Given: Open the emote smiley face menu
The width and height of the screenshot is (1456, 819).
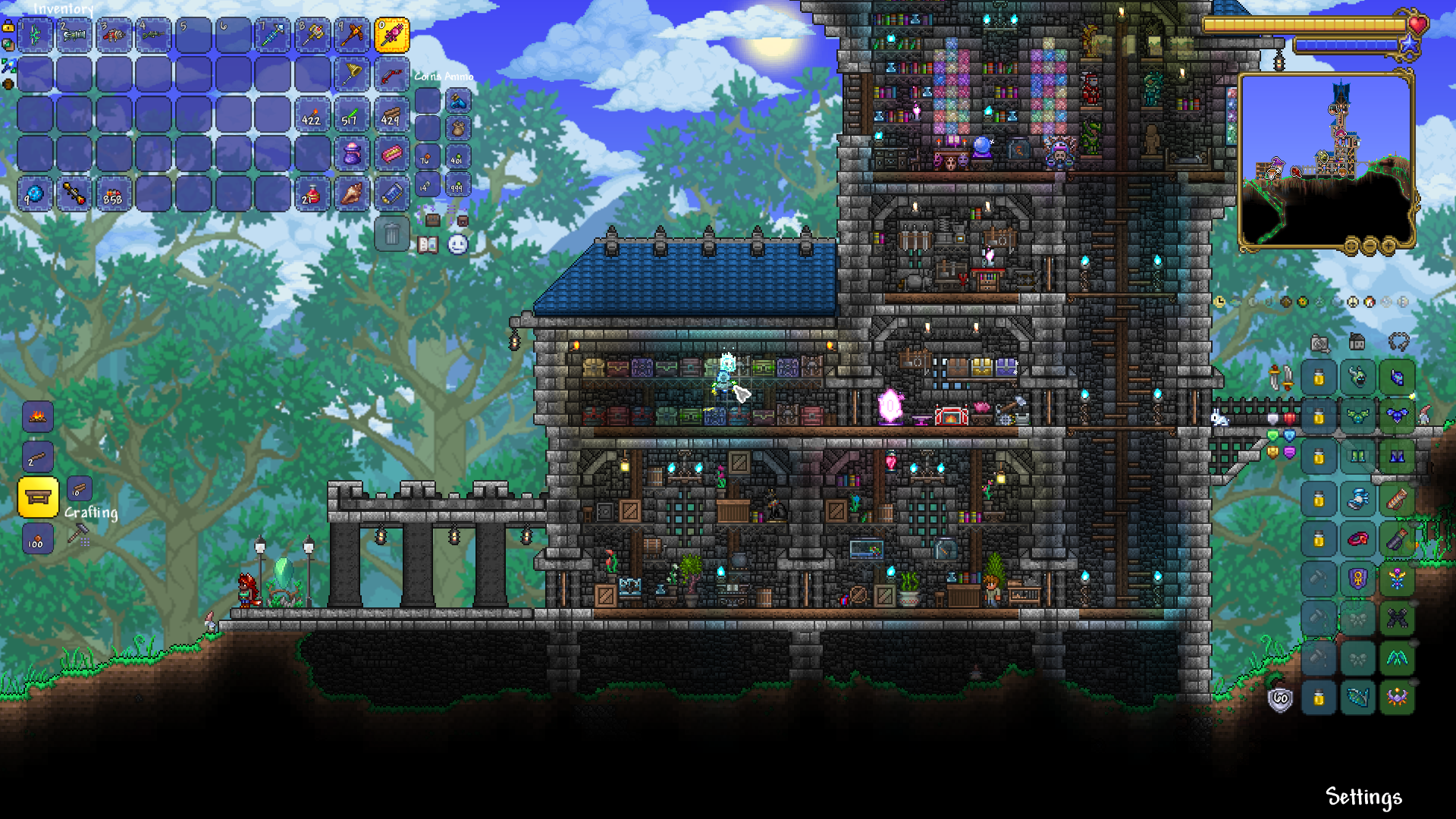Looking at the screenshot, I should [458, 245].
